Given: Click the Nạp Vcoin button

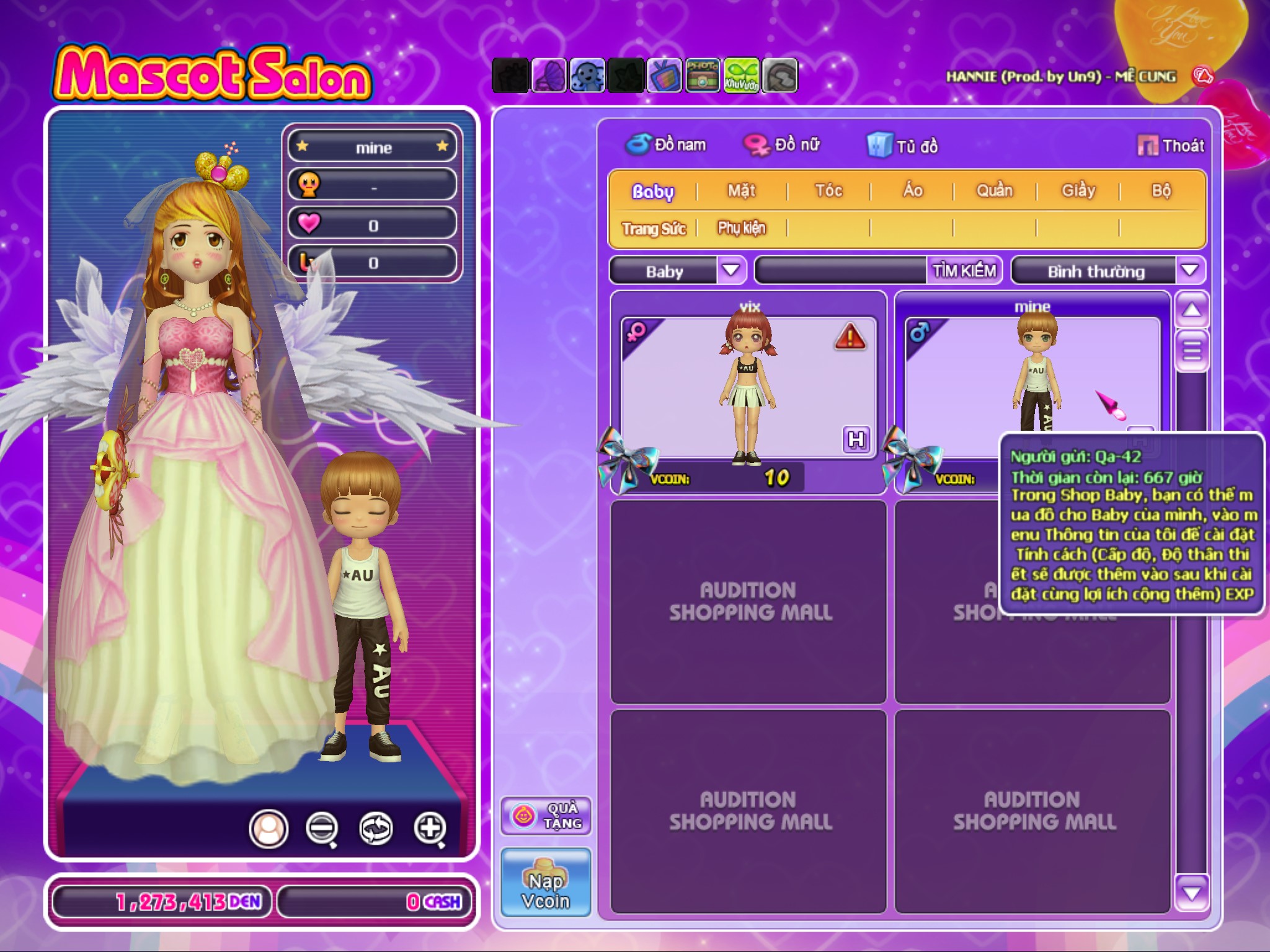Looking at the screenshot, I should [x=546, y=883].
